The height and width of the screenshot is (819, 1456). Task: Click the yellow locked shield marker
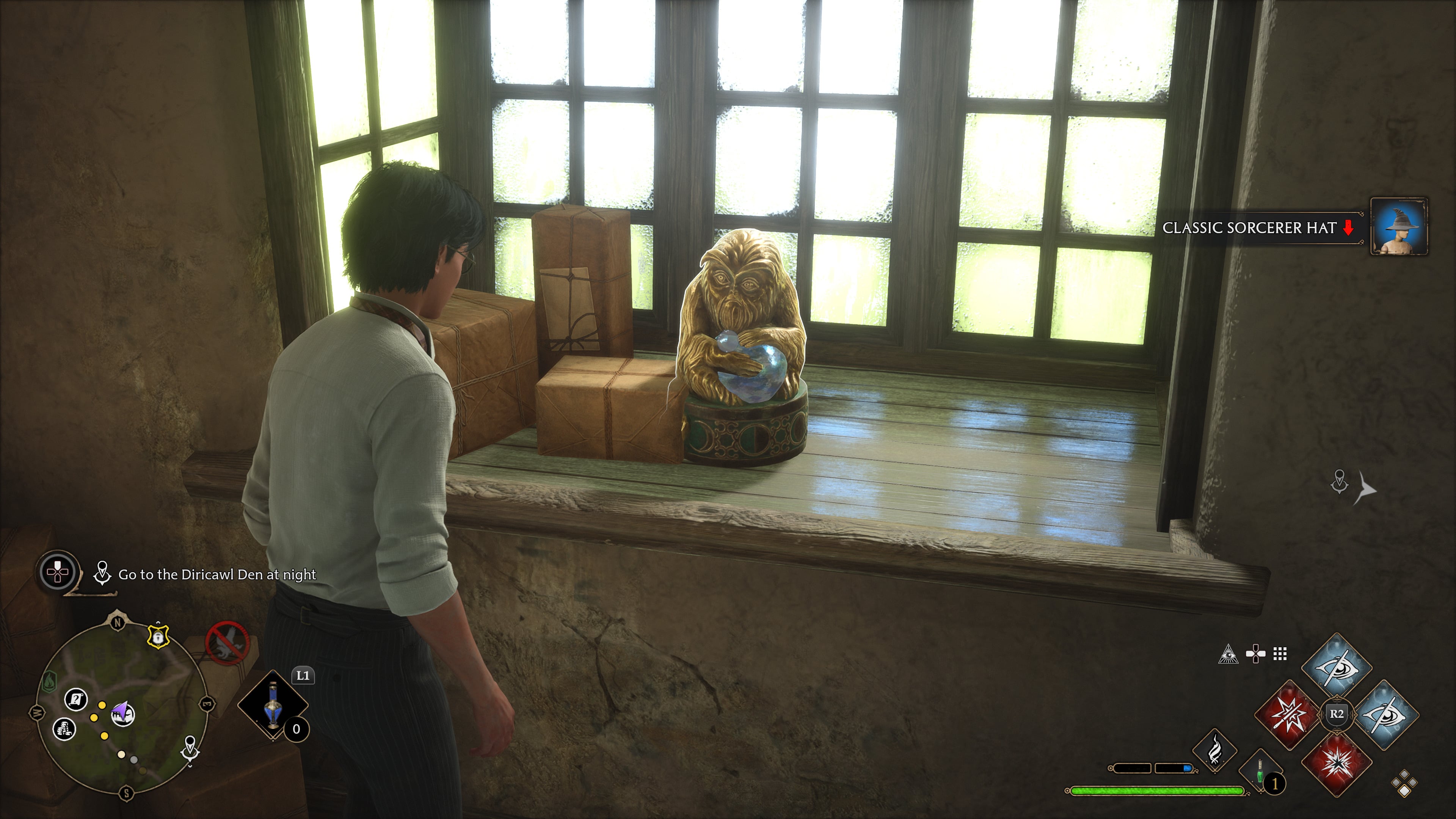click(158, 637)
